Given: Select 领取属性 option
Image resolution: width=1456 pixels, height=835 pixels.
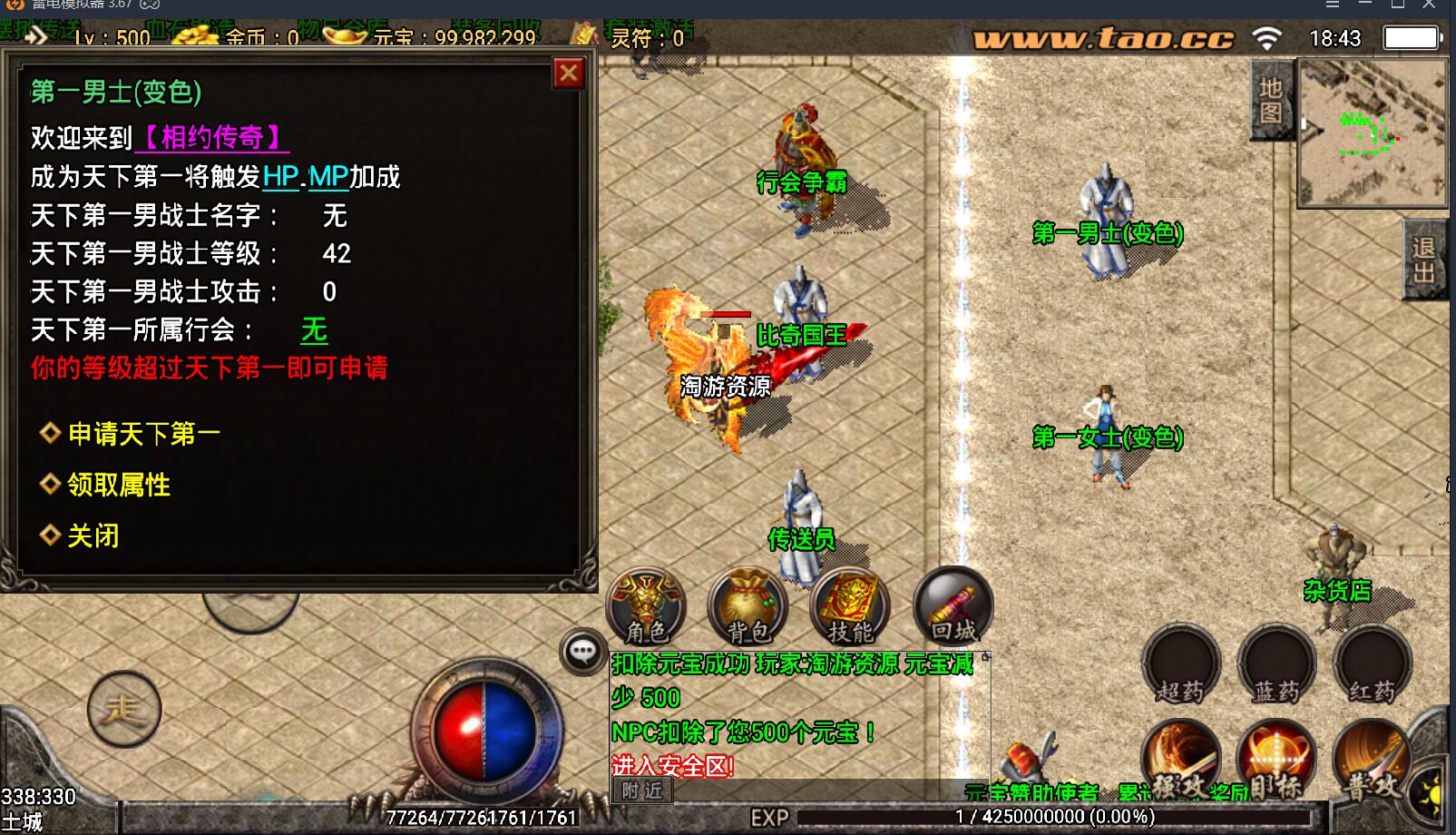Looking at the screenshot, I should pos(118,485).
